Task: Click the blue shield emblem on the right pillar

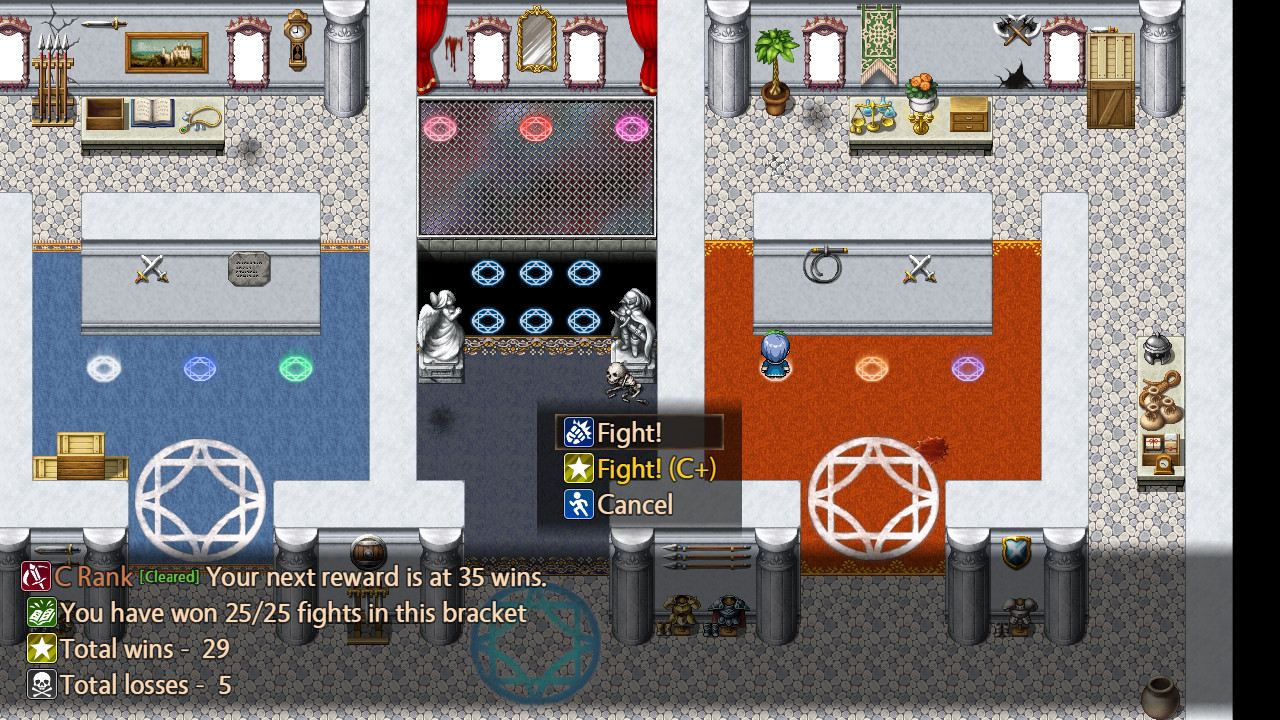Action: (x=1017, y=550)
